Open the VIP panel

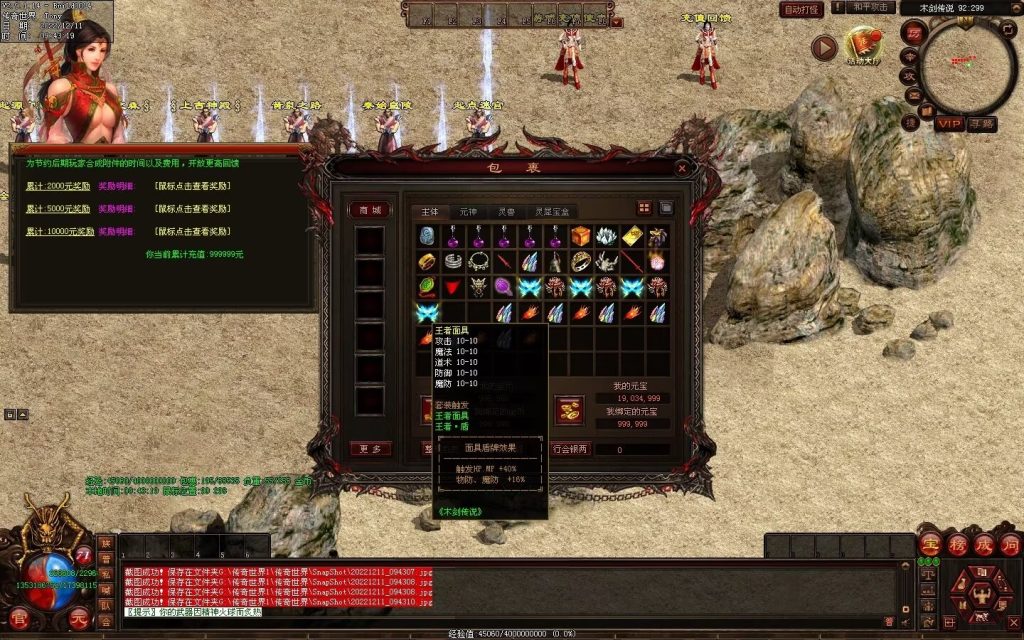948,123
